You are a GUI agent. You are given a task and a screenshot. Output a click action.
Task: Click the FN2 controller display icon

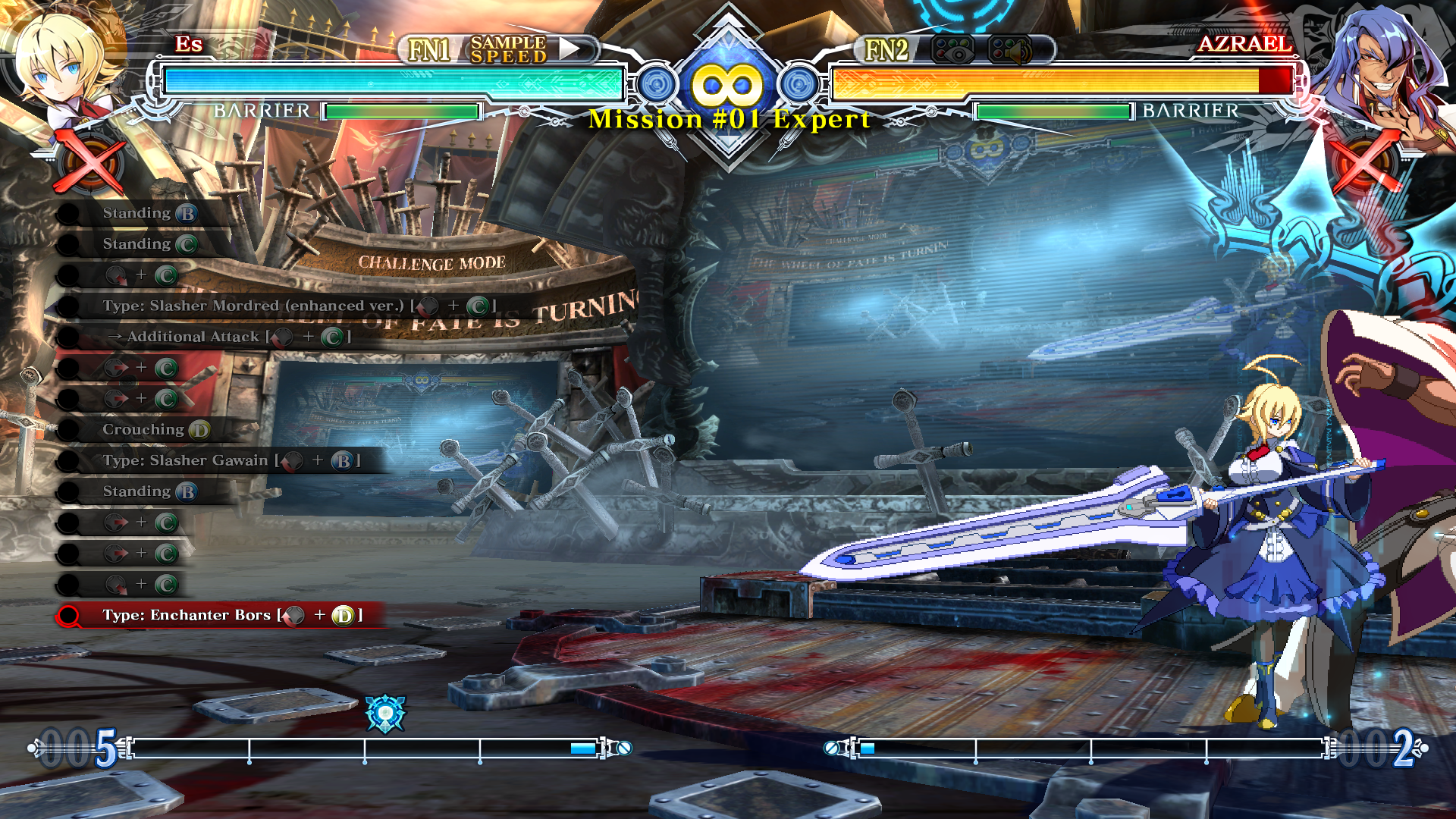click(x=952, y=51)
